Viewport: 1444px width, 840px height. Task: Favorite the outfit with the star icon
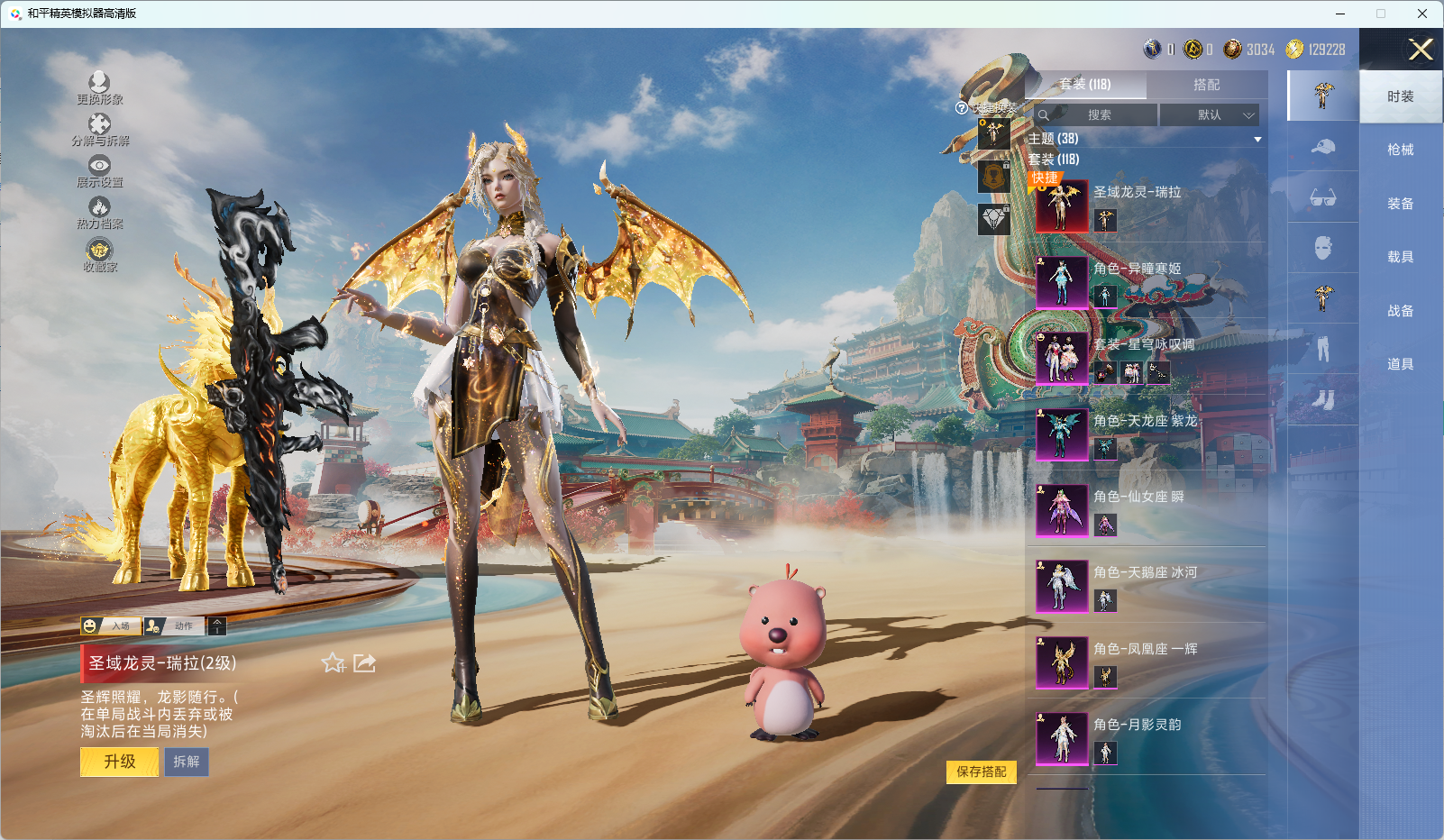click(x=333, y=663)
